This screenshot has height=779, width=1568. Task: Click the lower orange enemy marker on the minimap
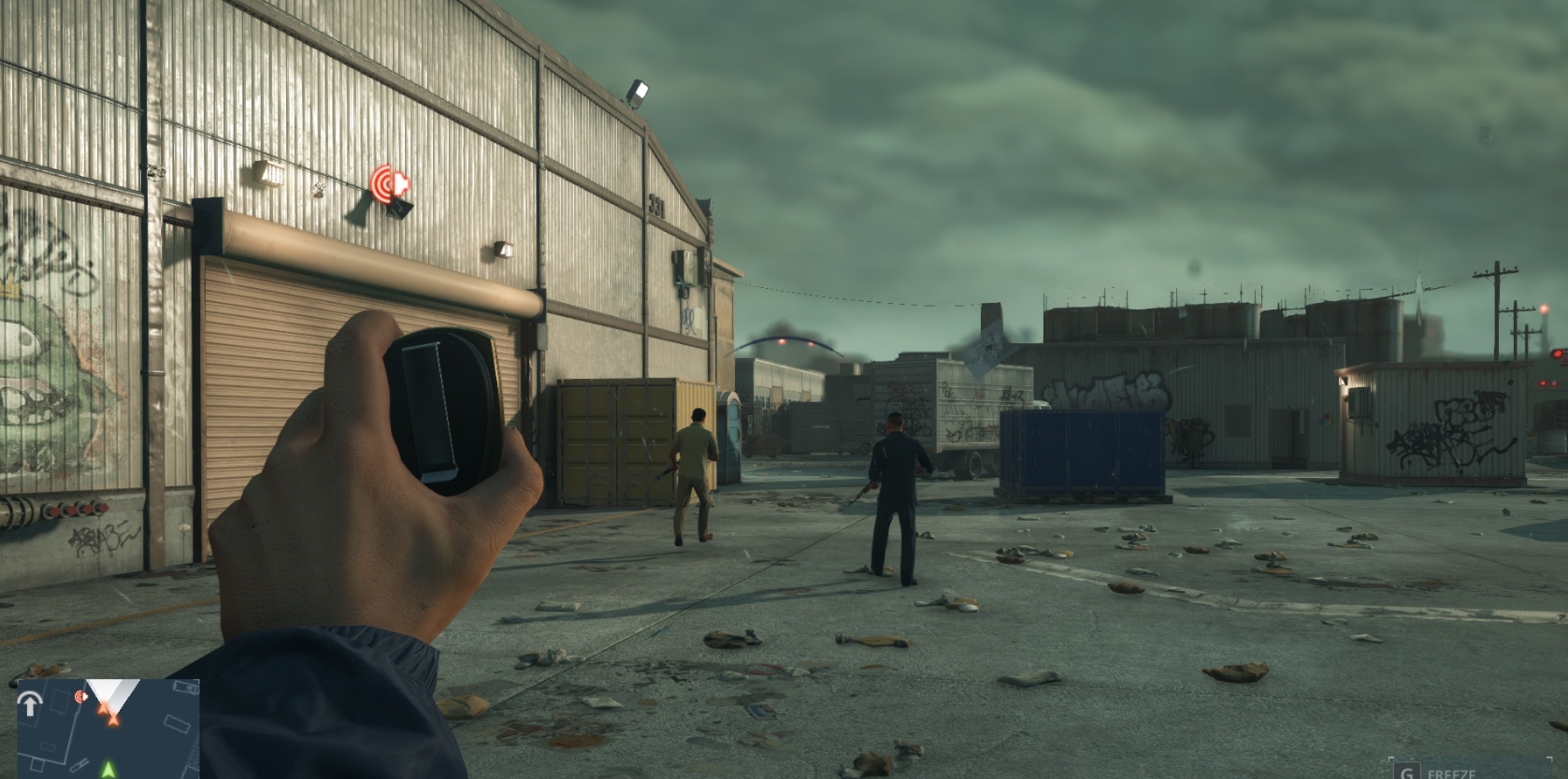113,722
